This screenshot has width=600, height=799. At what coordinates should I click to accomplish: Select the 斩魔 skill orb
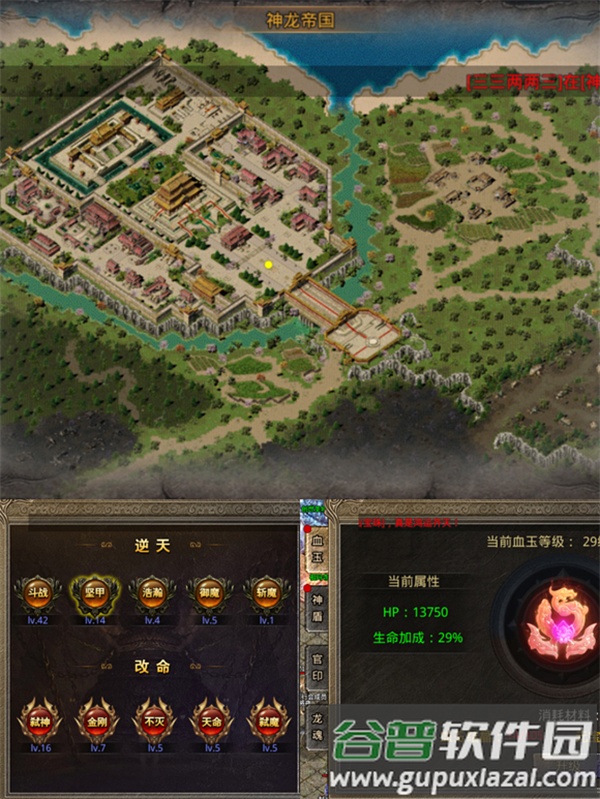pos(266,594)
